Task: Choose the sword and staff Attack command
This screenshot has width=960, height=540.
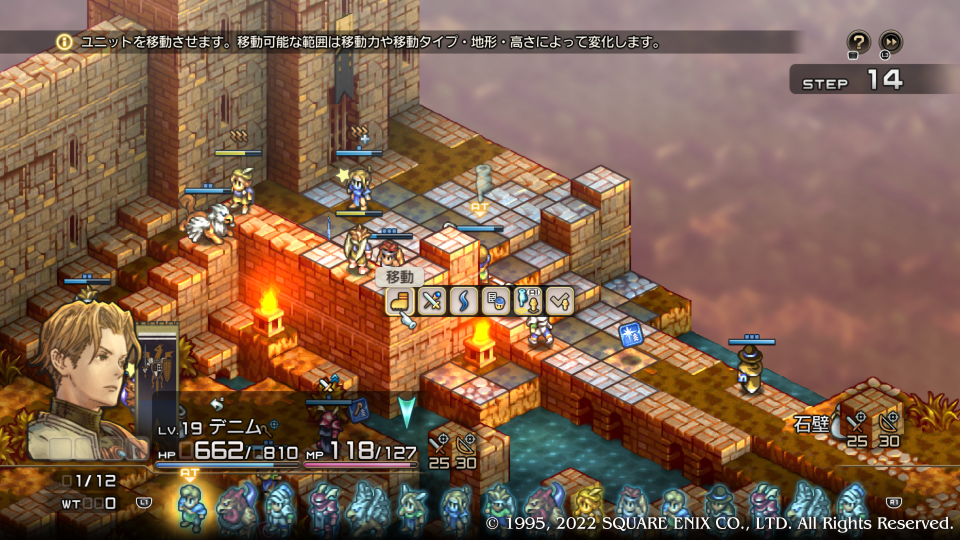Action: [x=432, y=300]
